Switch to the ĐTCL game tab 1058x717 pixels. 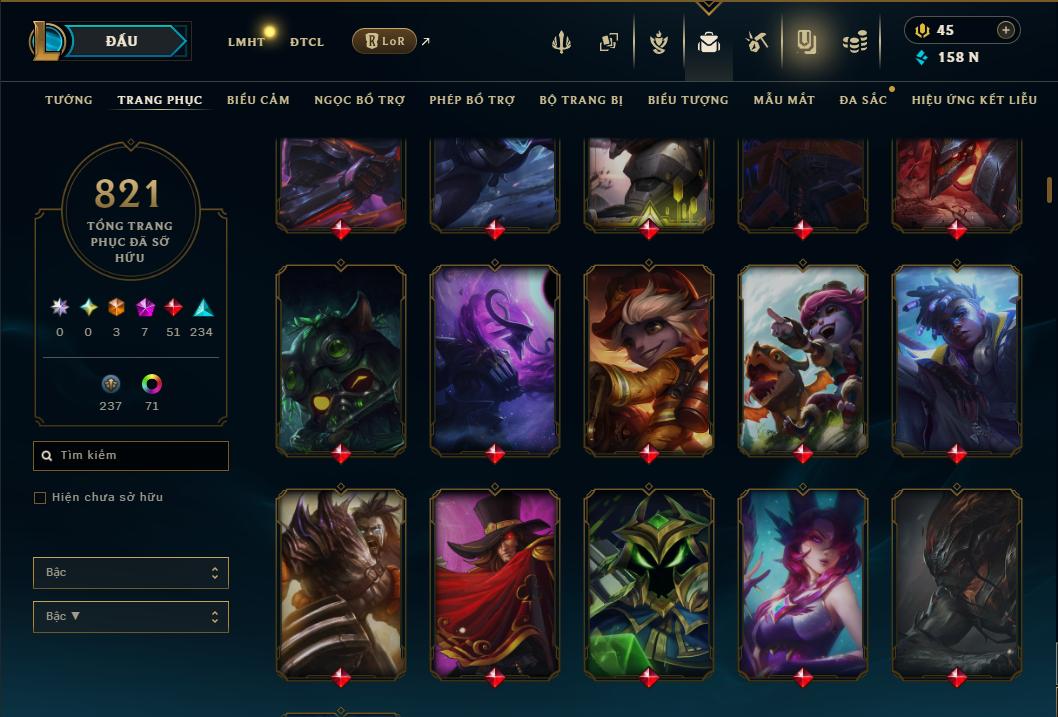pos(306,42)
